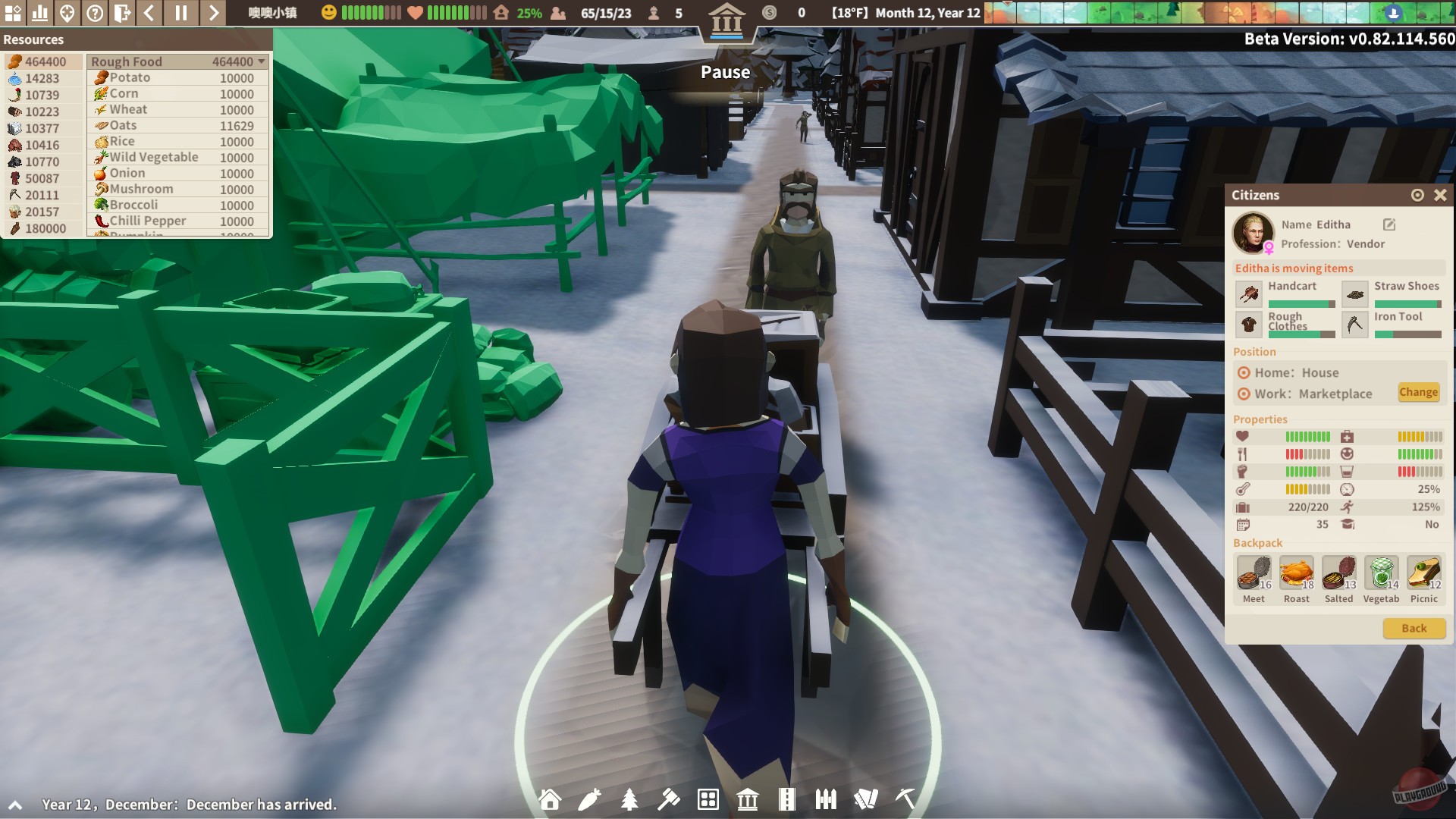Select the road construction tool
Image resolution: width=1456 pixels, height=819 pixels.
pyautogui.click(x=787, y=799)
